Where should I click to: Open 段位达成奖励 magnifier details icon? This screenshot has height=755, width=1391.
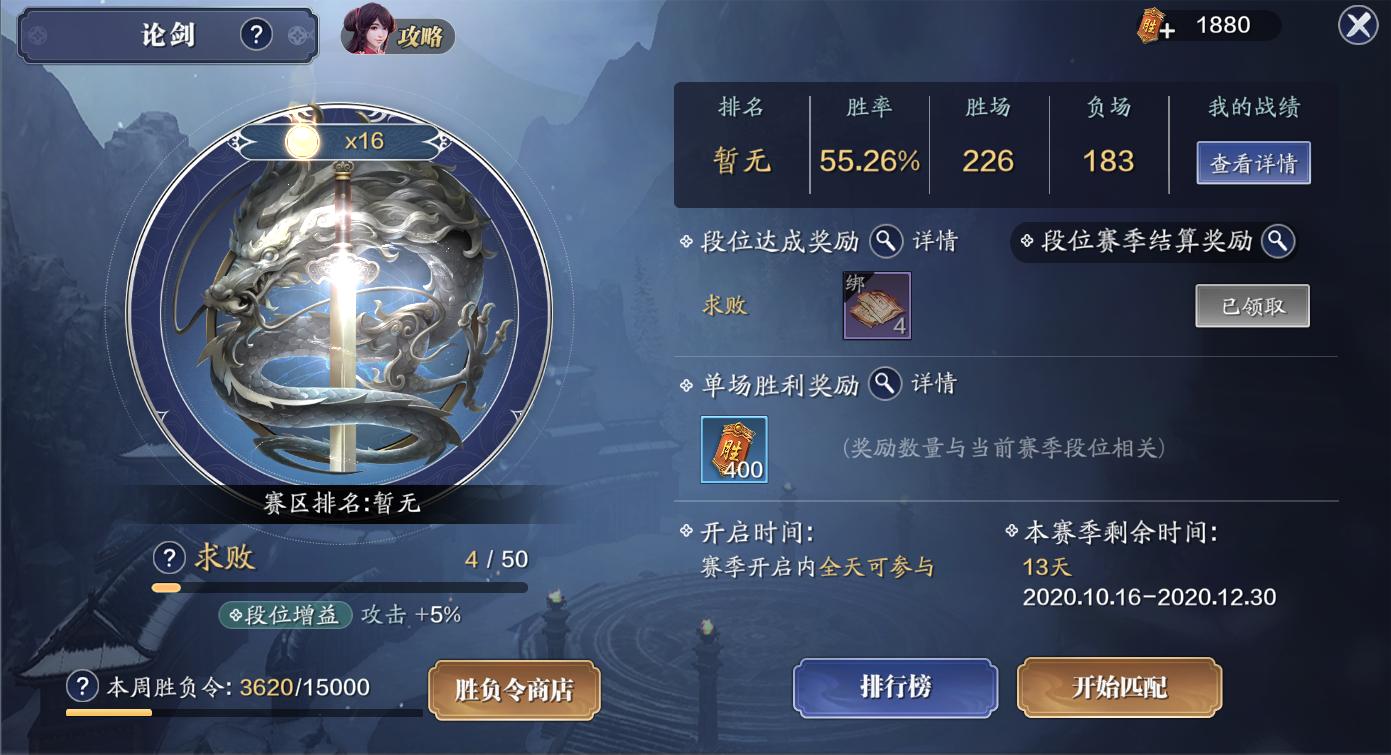[x=886, y=241]
